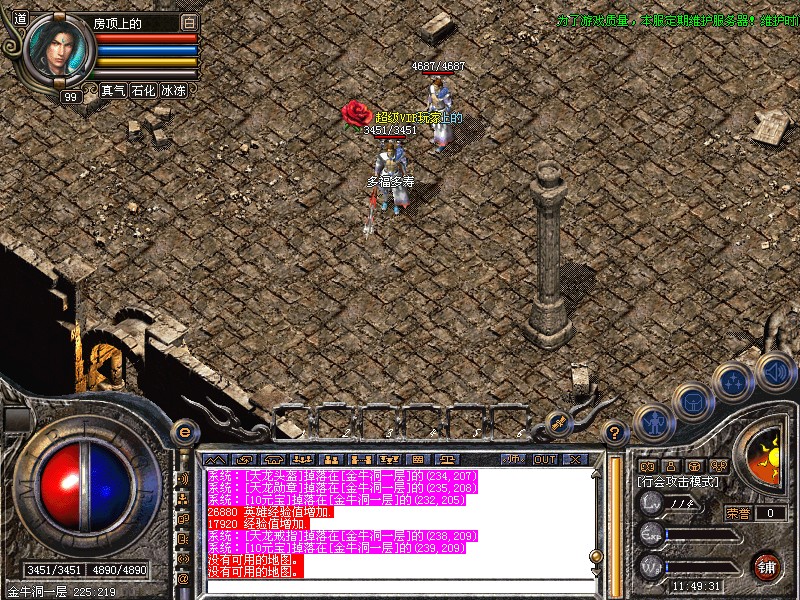Open the bag inventory round button
Screen dimensions: 800x600
(692, 401)
